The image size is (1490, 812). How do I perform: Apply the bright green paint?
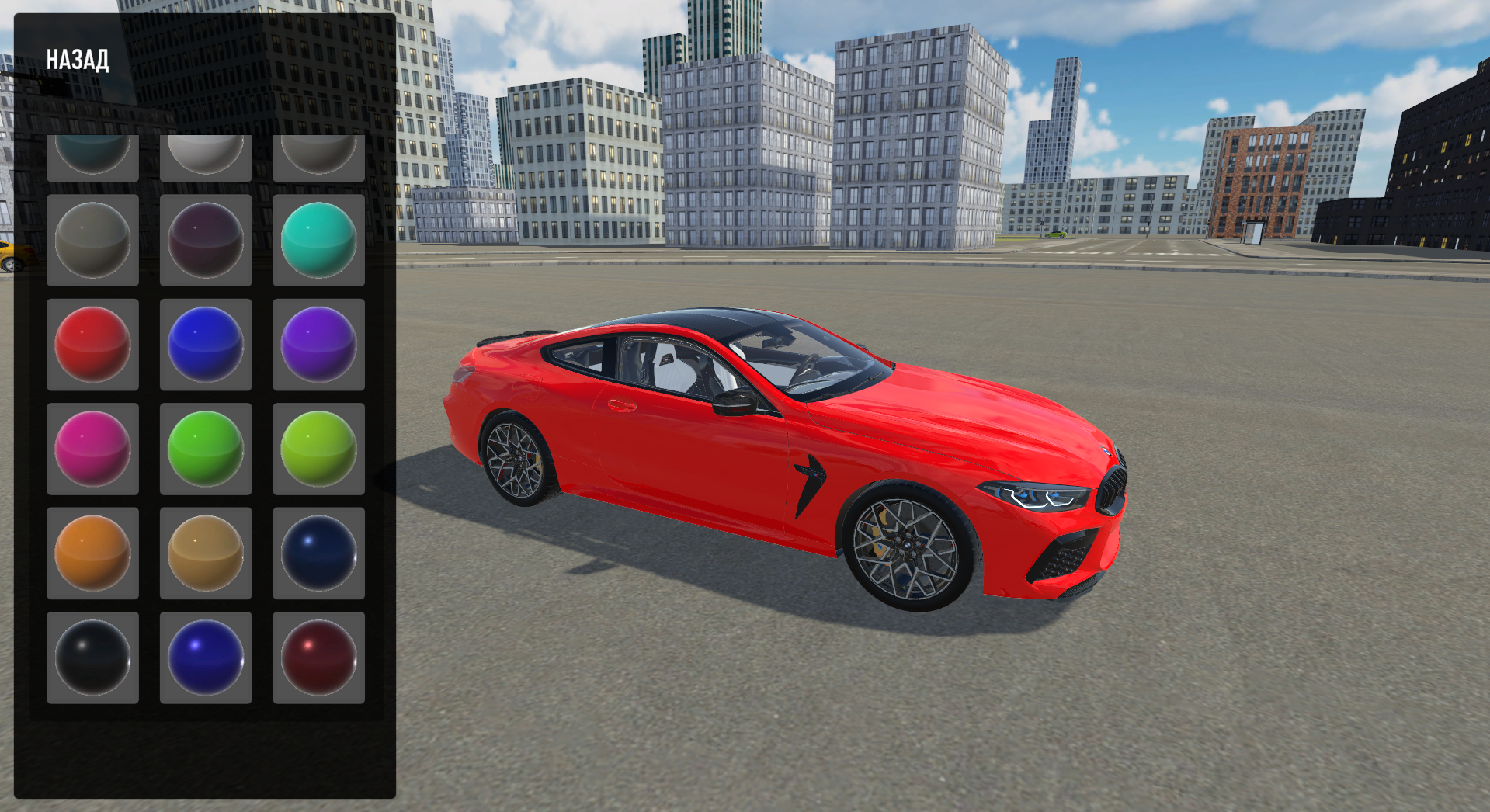click(x=206, y=449)
